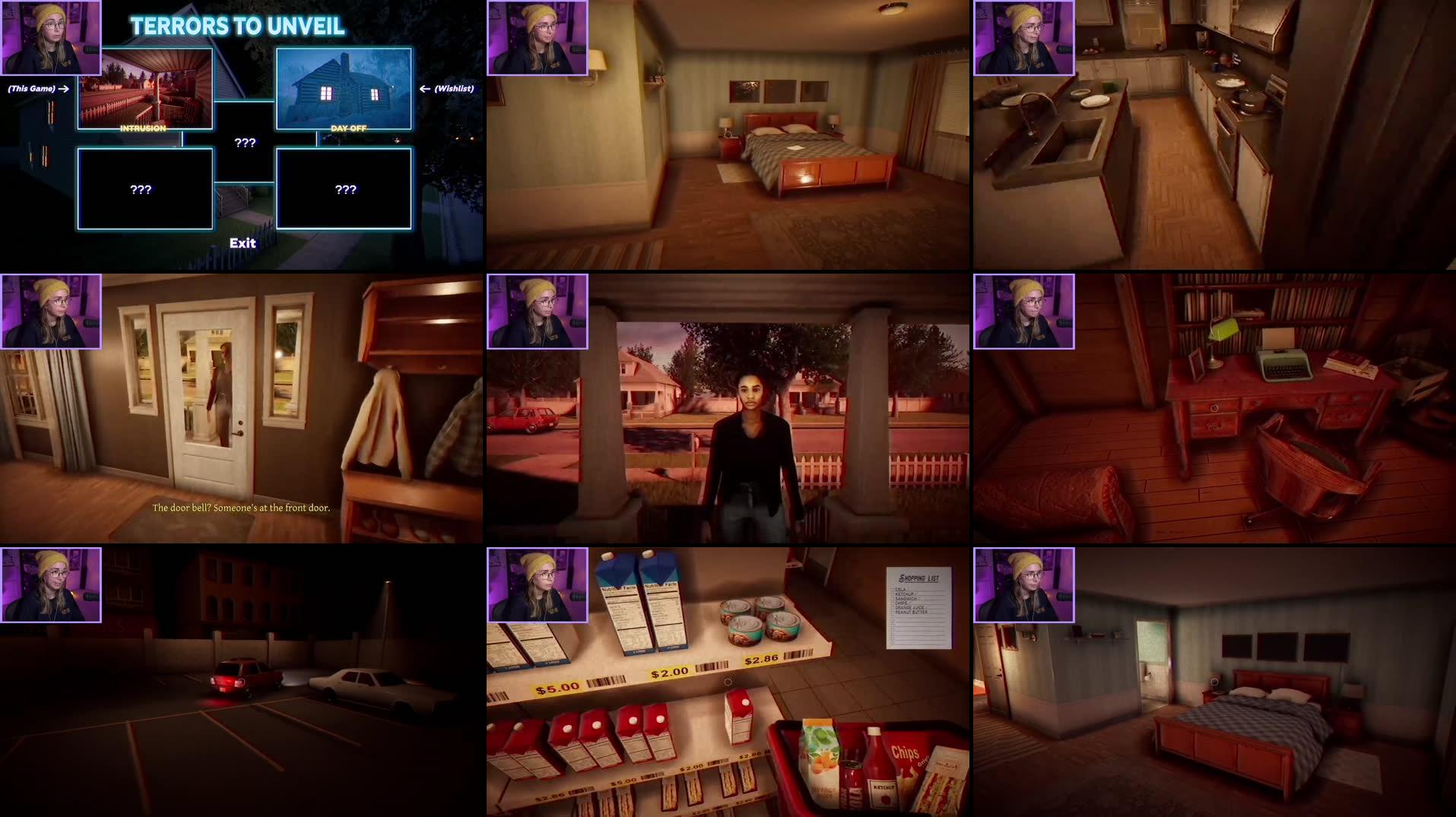Select the bottom-right "???" locked level box

344,188
